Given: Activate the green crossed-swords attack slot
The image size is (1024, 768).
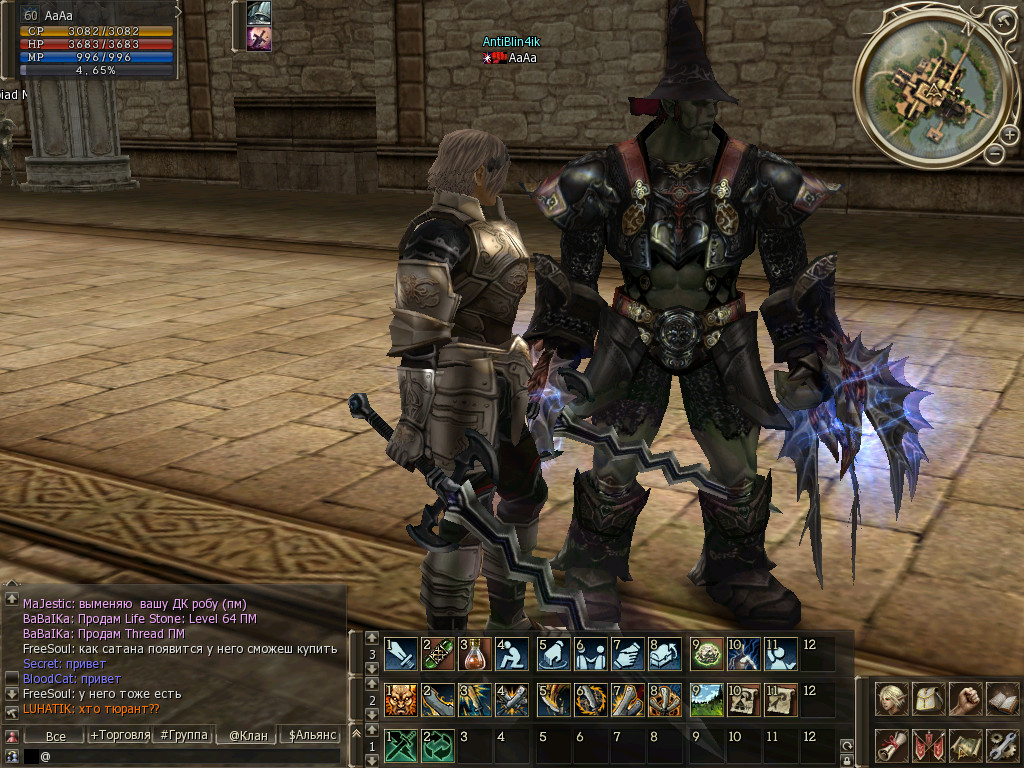Looking at the screenshot, I should [399, 745].
